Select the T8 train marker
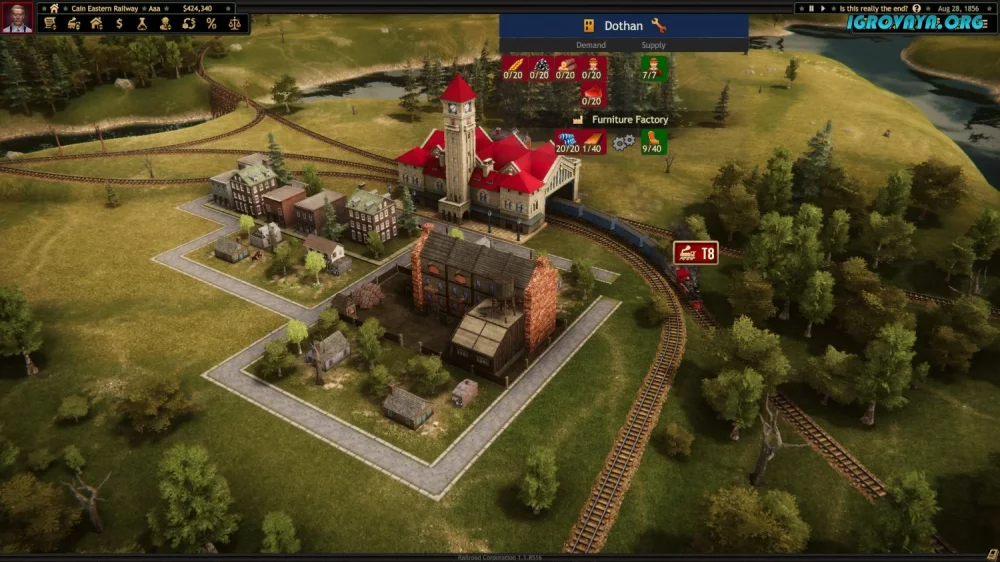 [695, 253]
